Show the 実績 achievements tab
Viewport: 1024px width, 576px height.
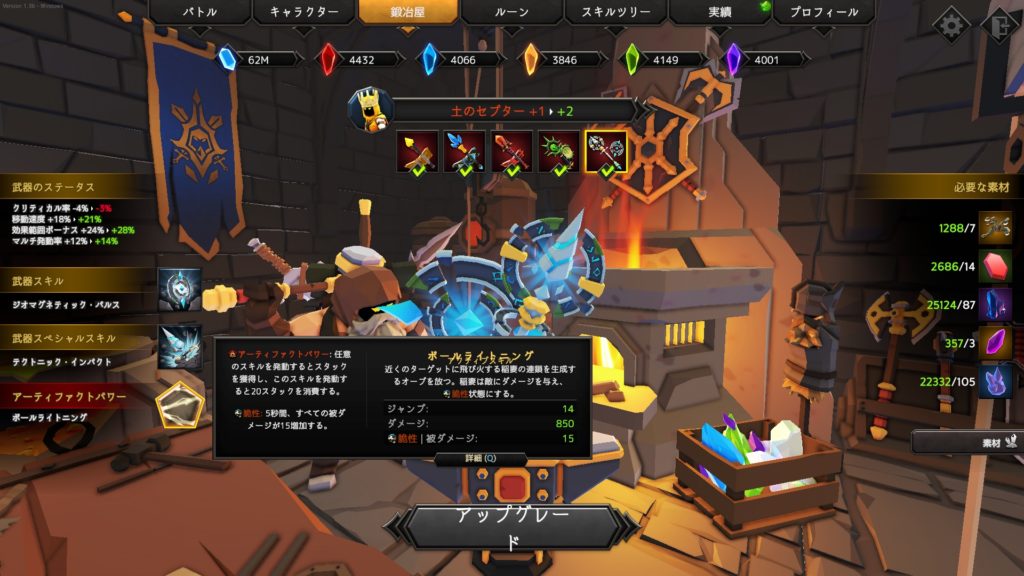click(718, 13)
